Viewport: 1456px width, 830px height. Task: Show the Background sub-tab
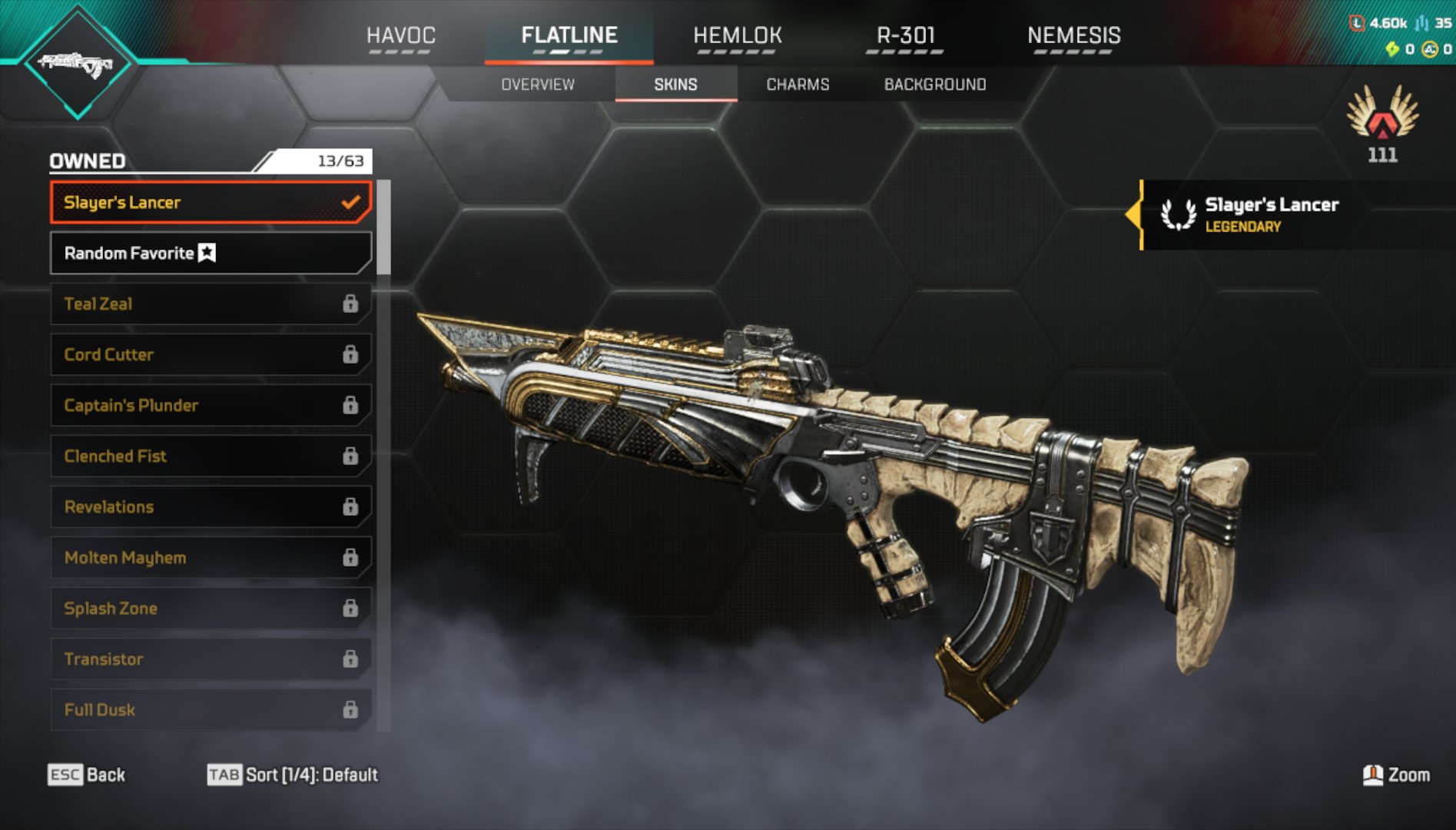pyautogui.click(x=934, y=85)
